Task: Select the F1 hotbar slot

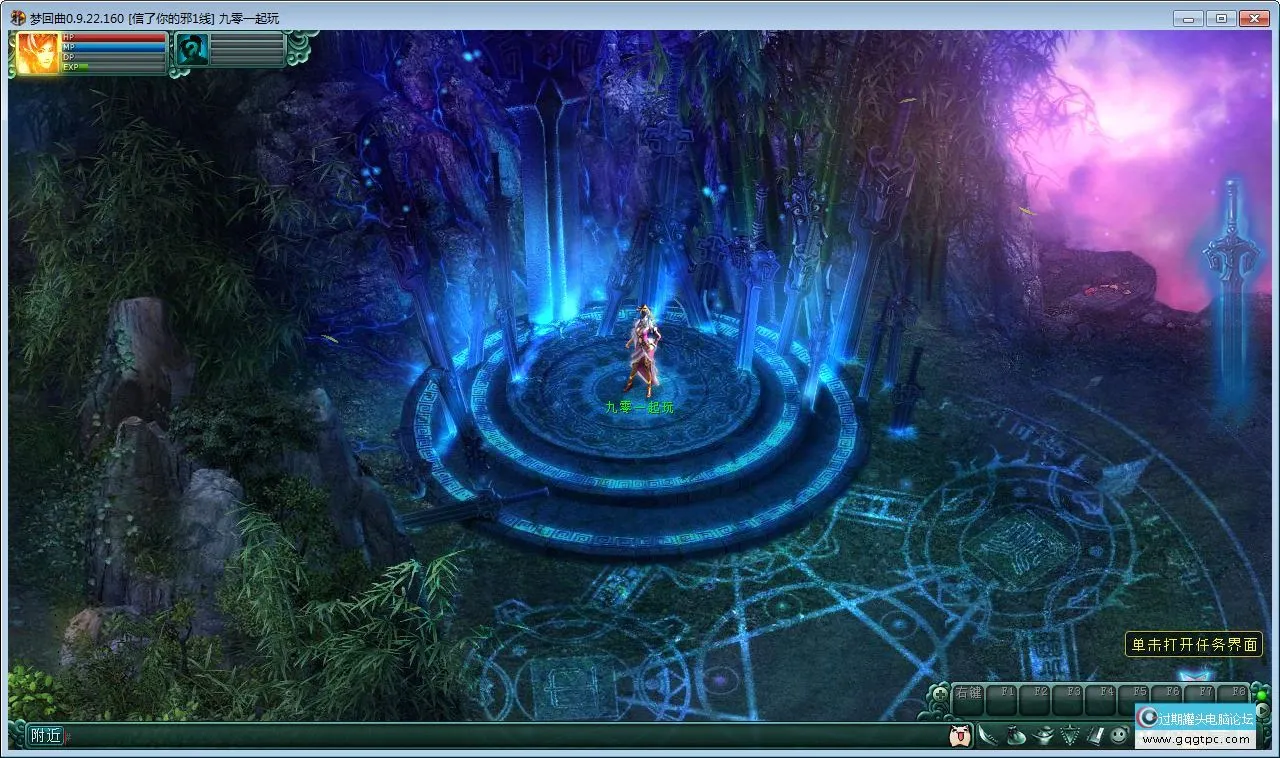Action: click(x=1005, y=699)
